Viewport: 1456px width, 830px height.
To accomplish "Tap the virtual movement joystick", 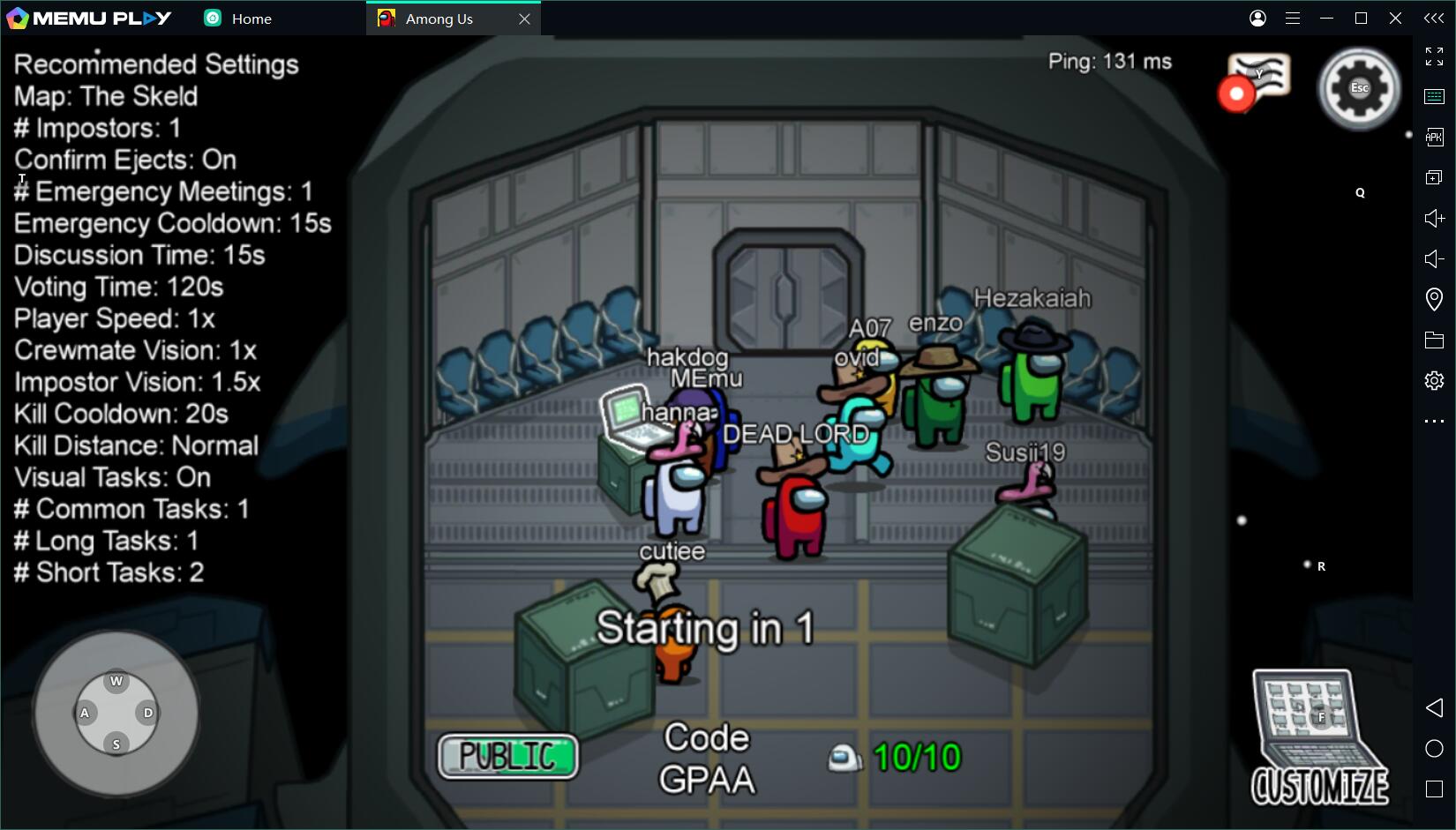I will [116, 713].
